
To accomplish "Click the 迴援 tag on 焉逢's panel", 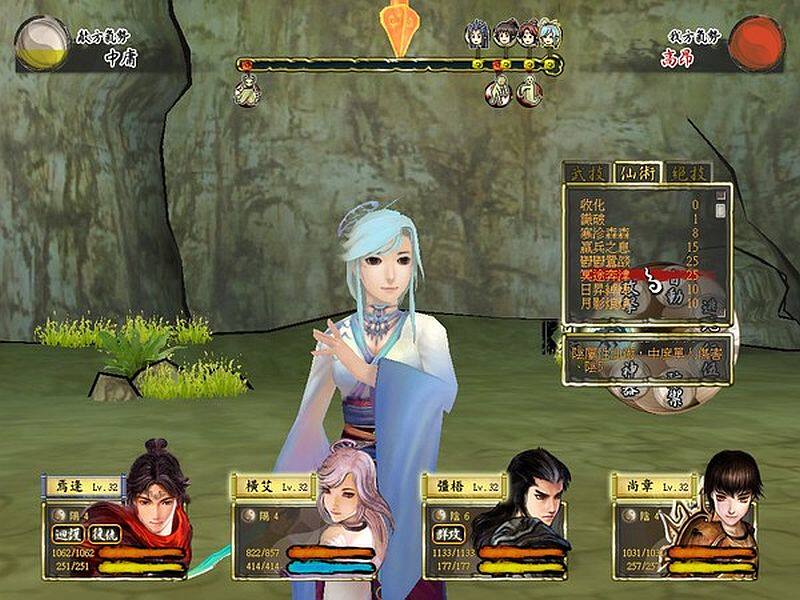I will pyautogui.click(x=69, y=533).
